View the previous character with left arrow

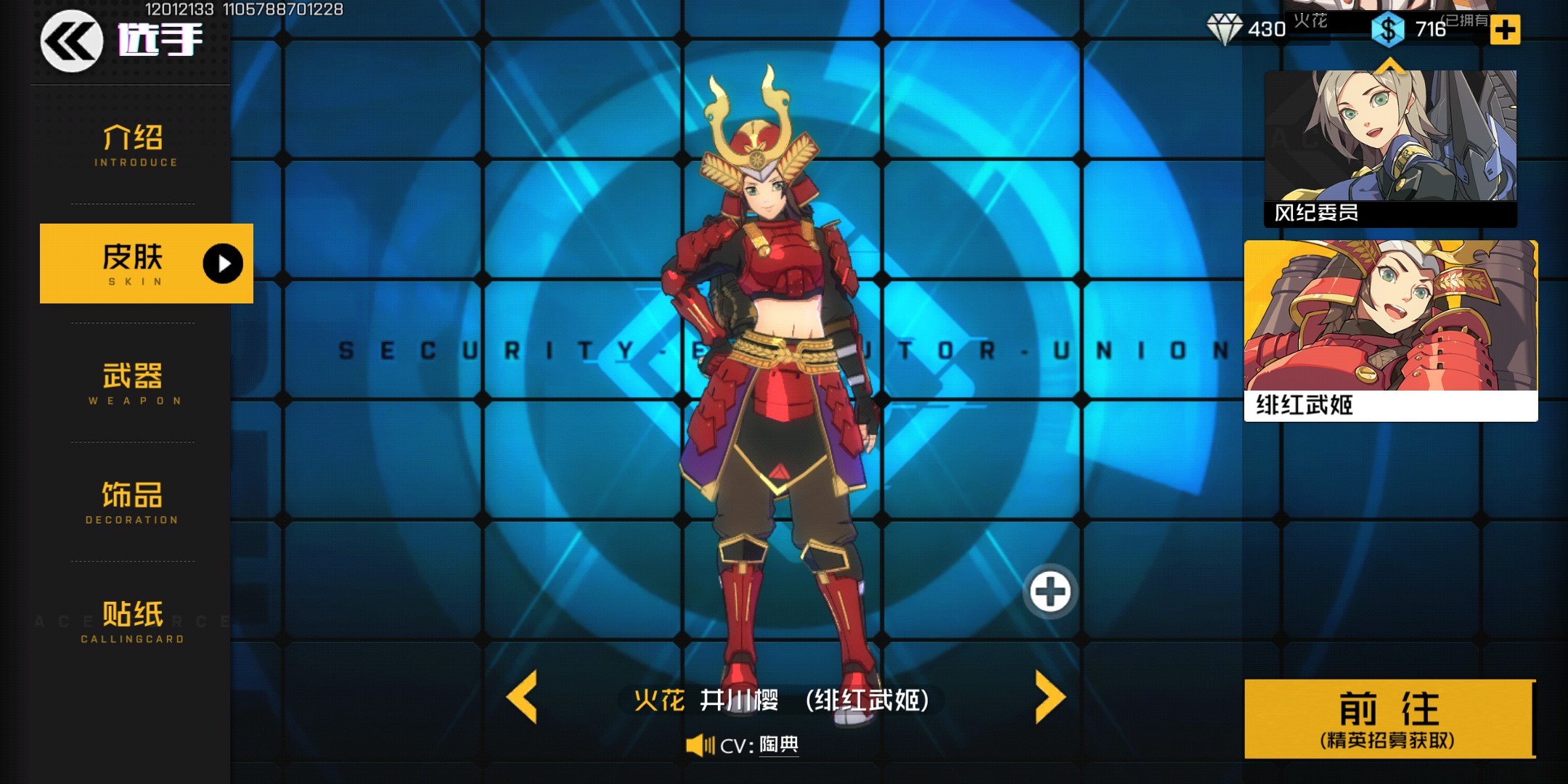point(522,697)
